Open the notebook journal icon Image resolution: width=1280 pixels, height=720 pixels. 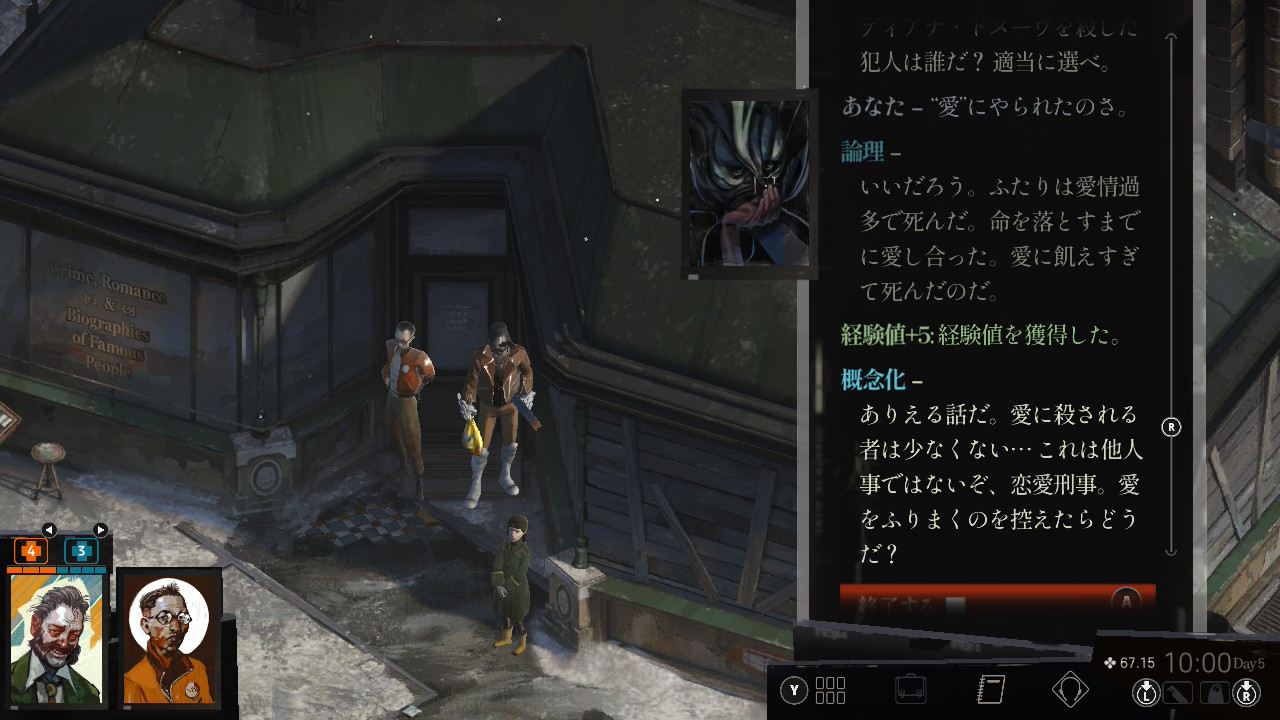[x=990, y=690]
